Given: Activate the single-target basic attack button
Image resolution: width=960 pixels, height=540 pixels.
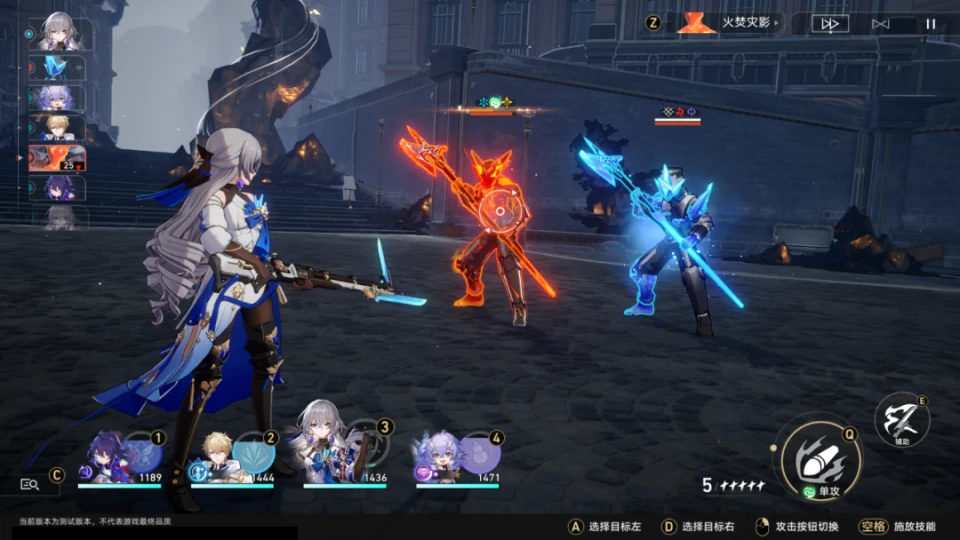Looking at the screenshot, I should coord(819,458).
